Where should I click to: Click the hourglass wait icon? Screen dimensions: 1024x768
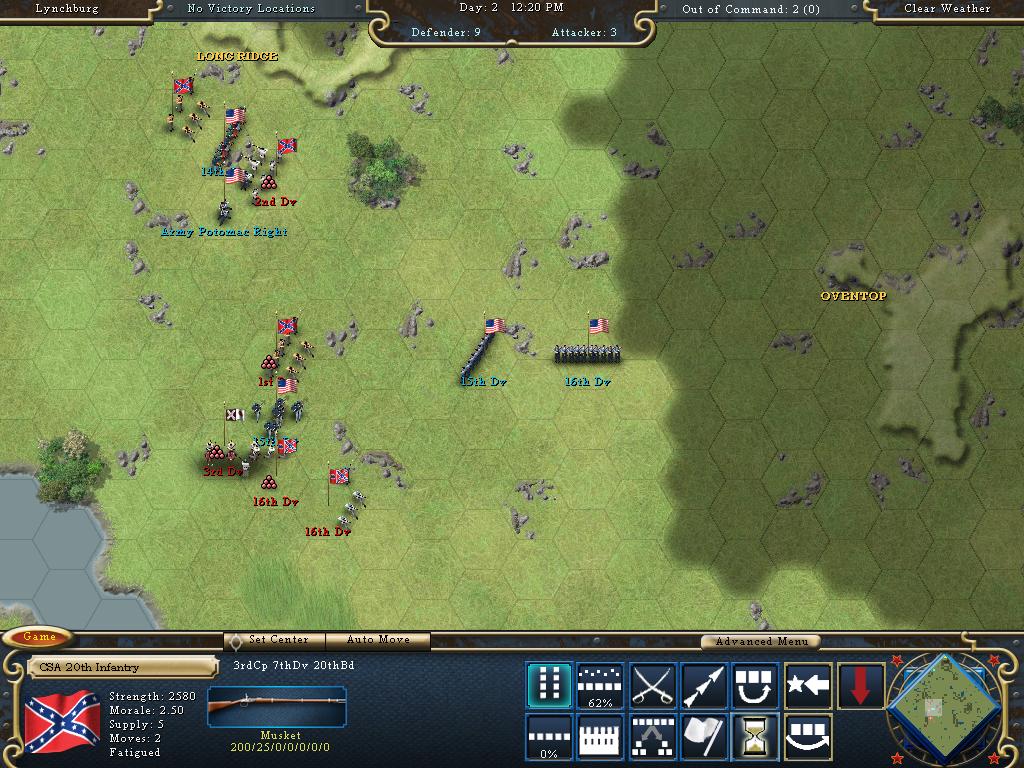[x=755, y=737]
